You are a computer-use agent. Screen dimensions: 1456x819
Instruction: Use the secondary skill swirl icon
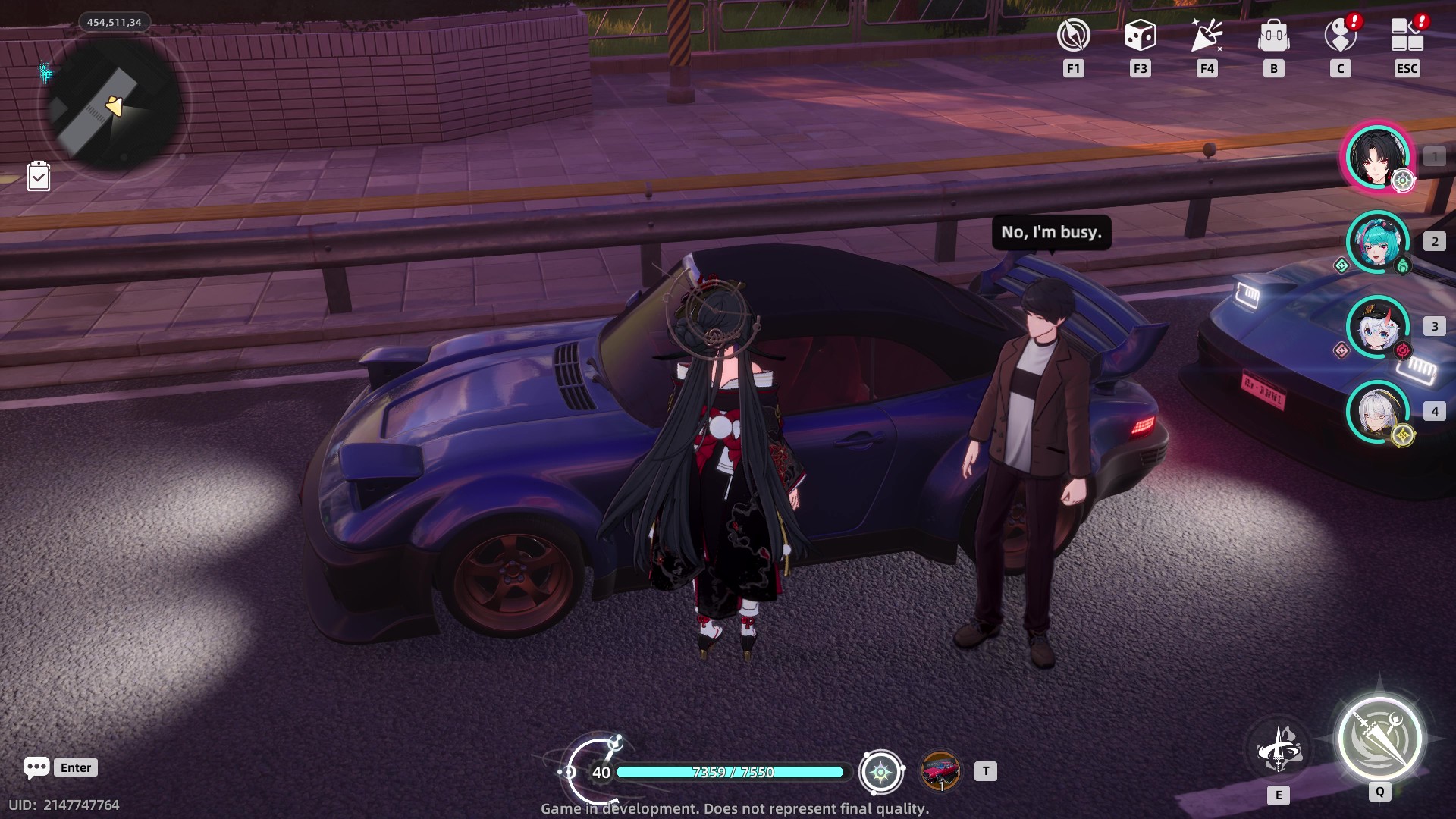(1279, 750)
